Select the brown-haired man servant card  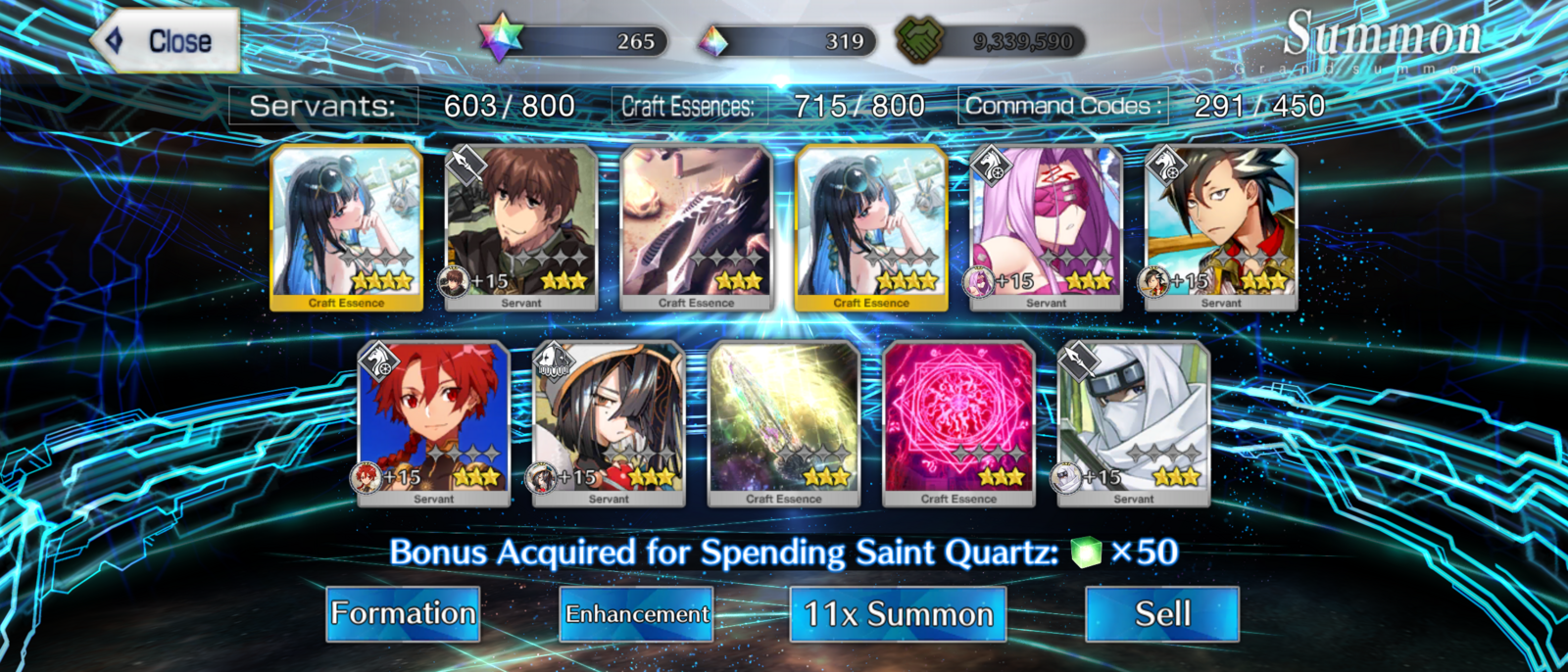[521, 227]
